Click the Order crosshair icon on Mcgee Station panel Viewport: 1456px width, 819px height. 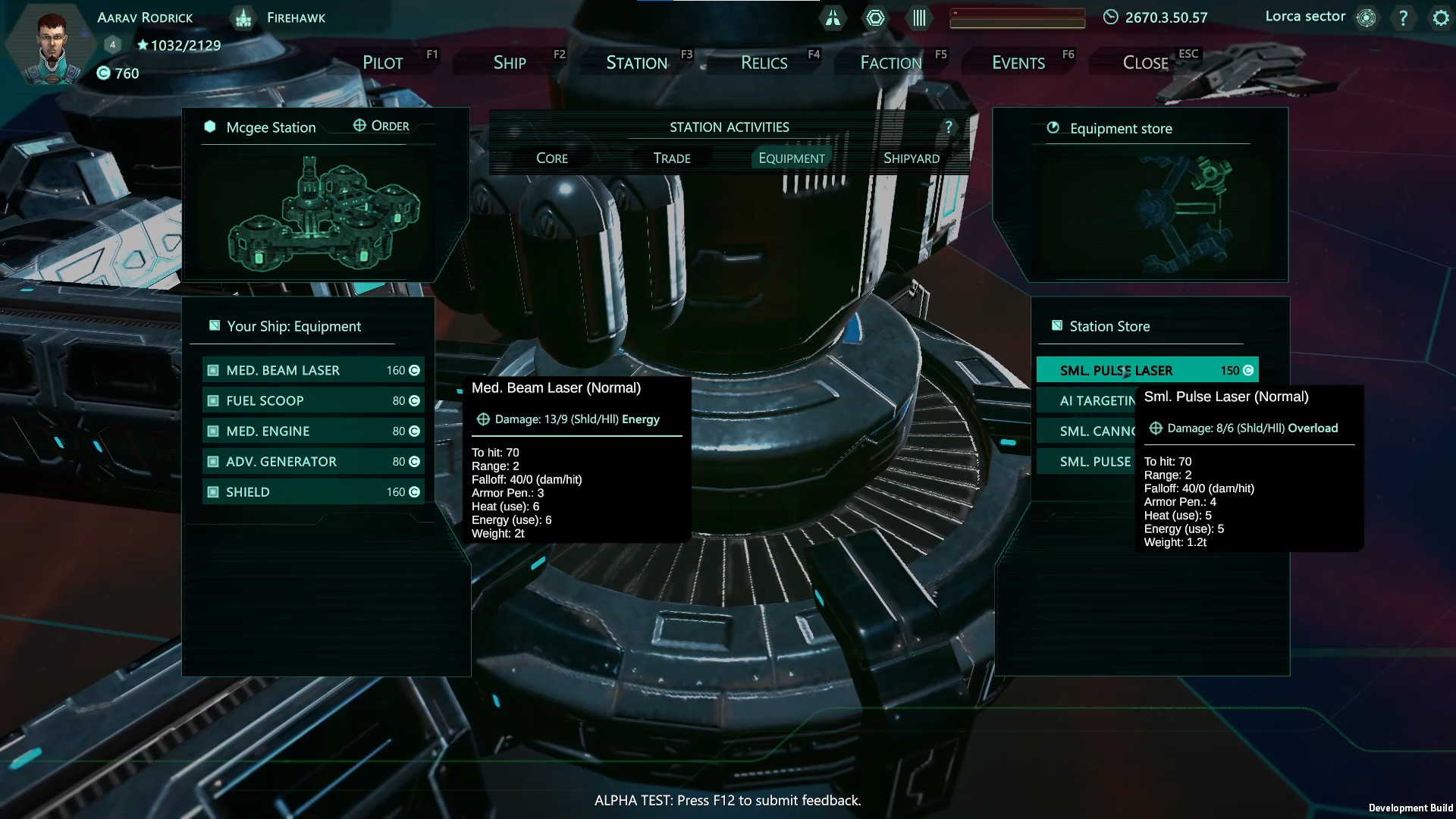click(359, 125)
